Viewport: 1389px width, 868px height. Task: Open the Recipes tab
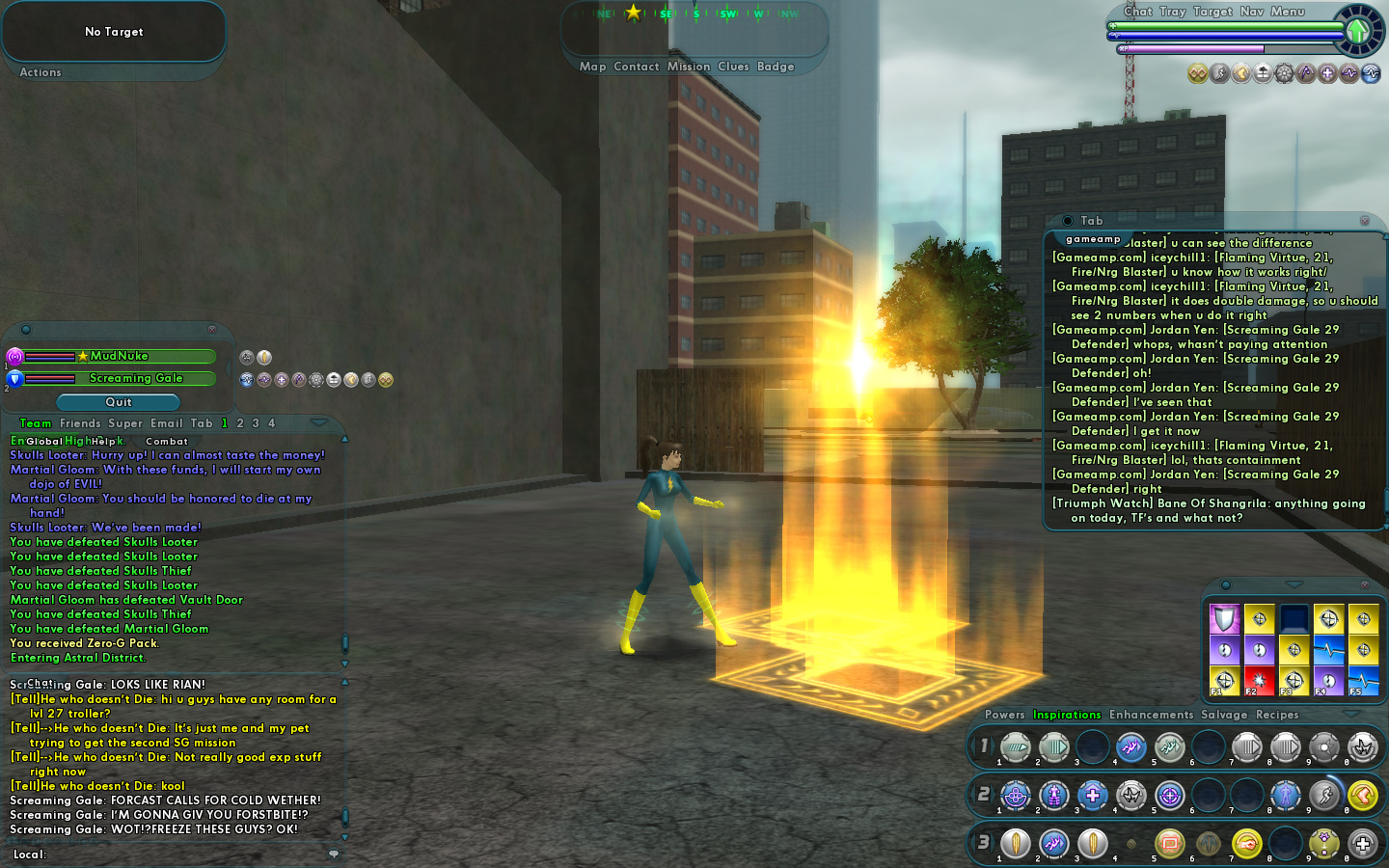click(x=1277, y=715)
